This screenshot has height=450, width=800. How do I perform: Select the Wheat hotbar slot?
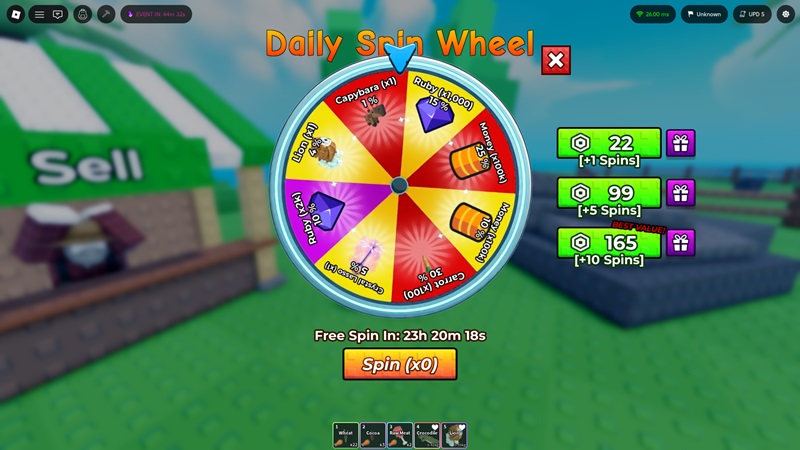click(x=345, y=434)
